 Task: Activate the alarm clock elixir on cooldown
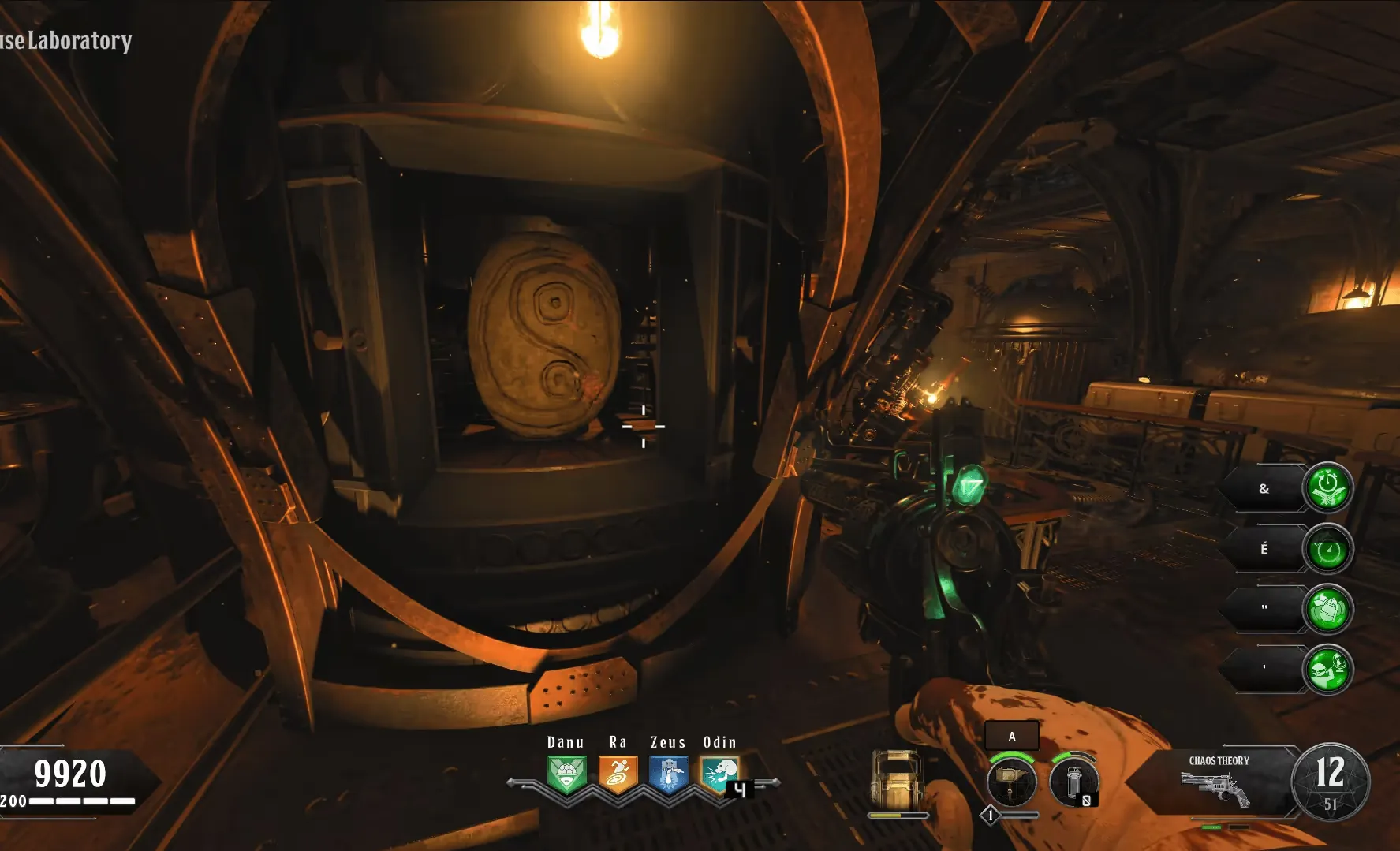(1327, 549)
